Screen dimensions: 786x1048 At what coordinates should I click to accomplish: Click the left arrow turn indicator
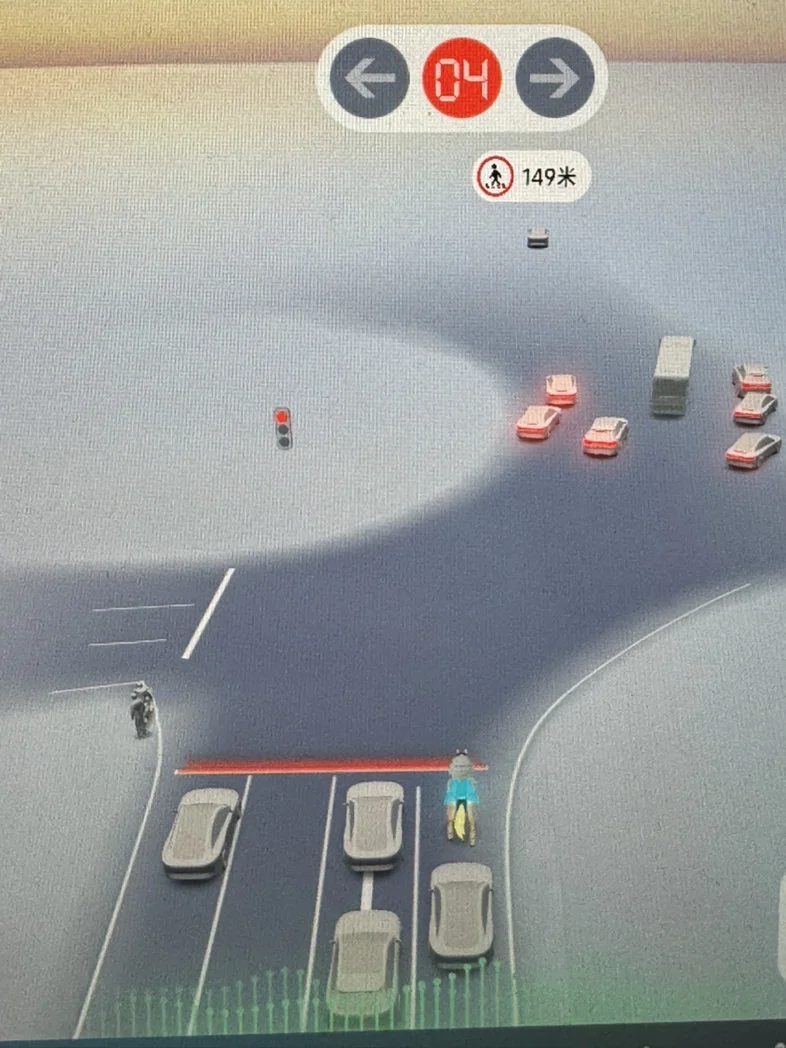tap(369, 78)
